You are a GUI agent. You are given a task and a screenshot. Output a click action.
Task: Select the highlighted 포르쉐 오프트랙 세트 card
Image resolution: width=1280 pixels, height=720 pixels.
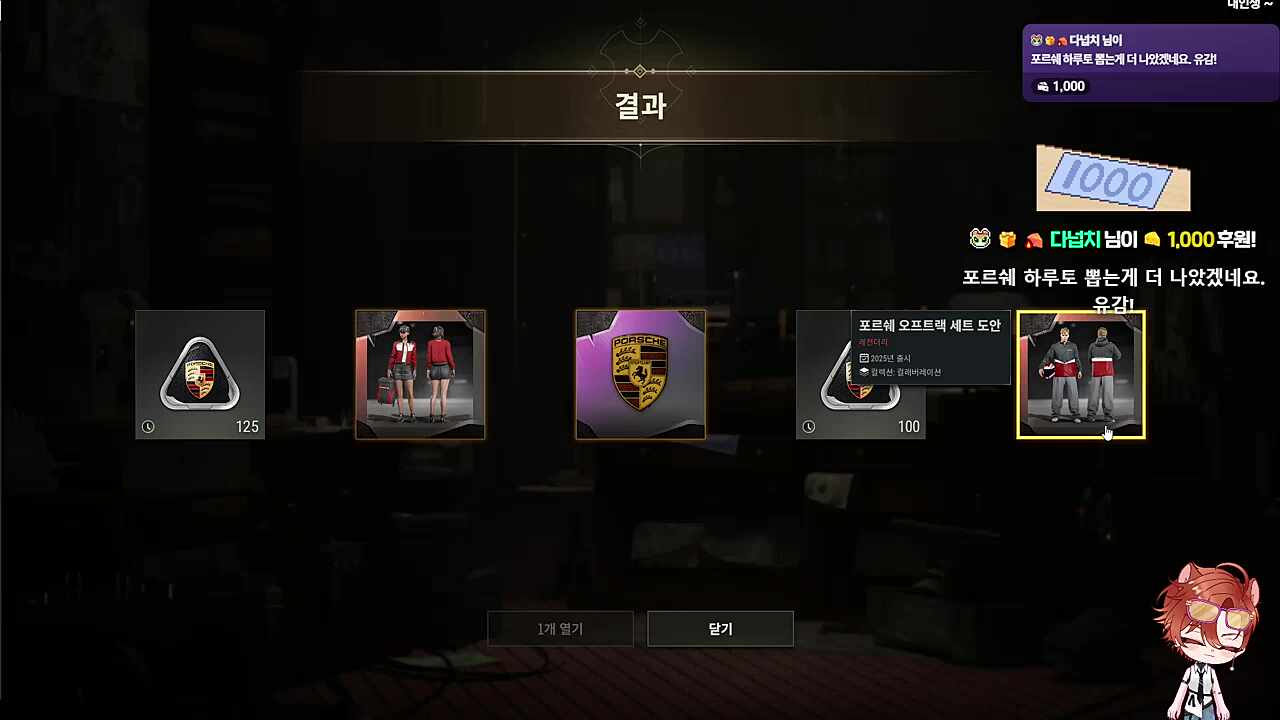(1081, 375)
